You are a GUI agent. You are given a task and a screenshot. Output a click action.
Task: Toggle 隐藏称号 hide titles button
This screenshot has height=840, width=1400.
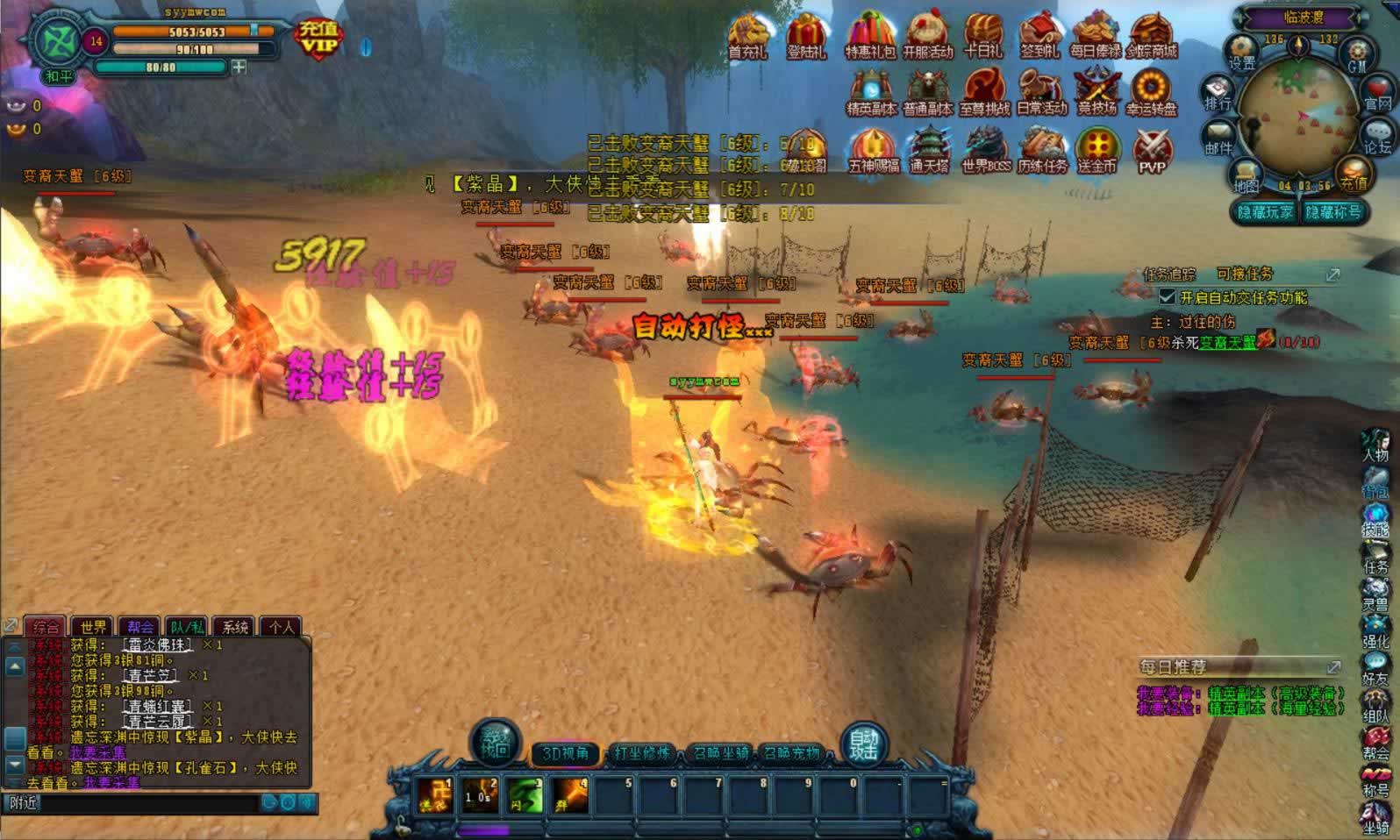coord(1332,212)
